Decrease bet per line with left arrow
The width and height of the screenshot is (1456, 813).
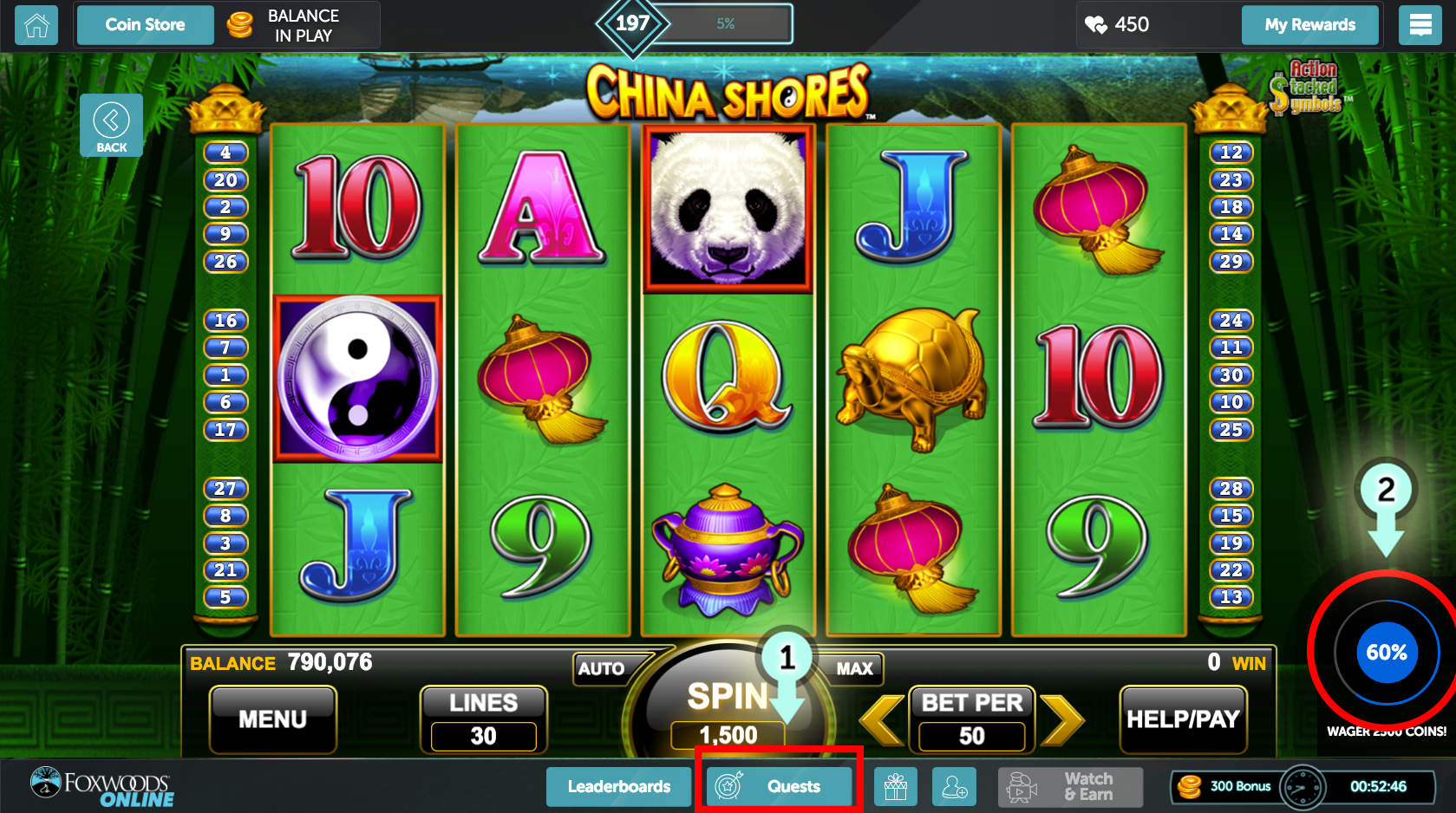(x=881, y=719)
